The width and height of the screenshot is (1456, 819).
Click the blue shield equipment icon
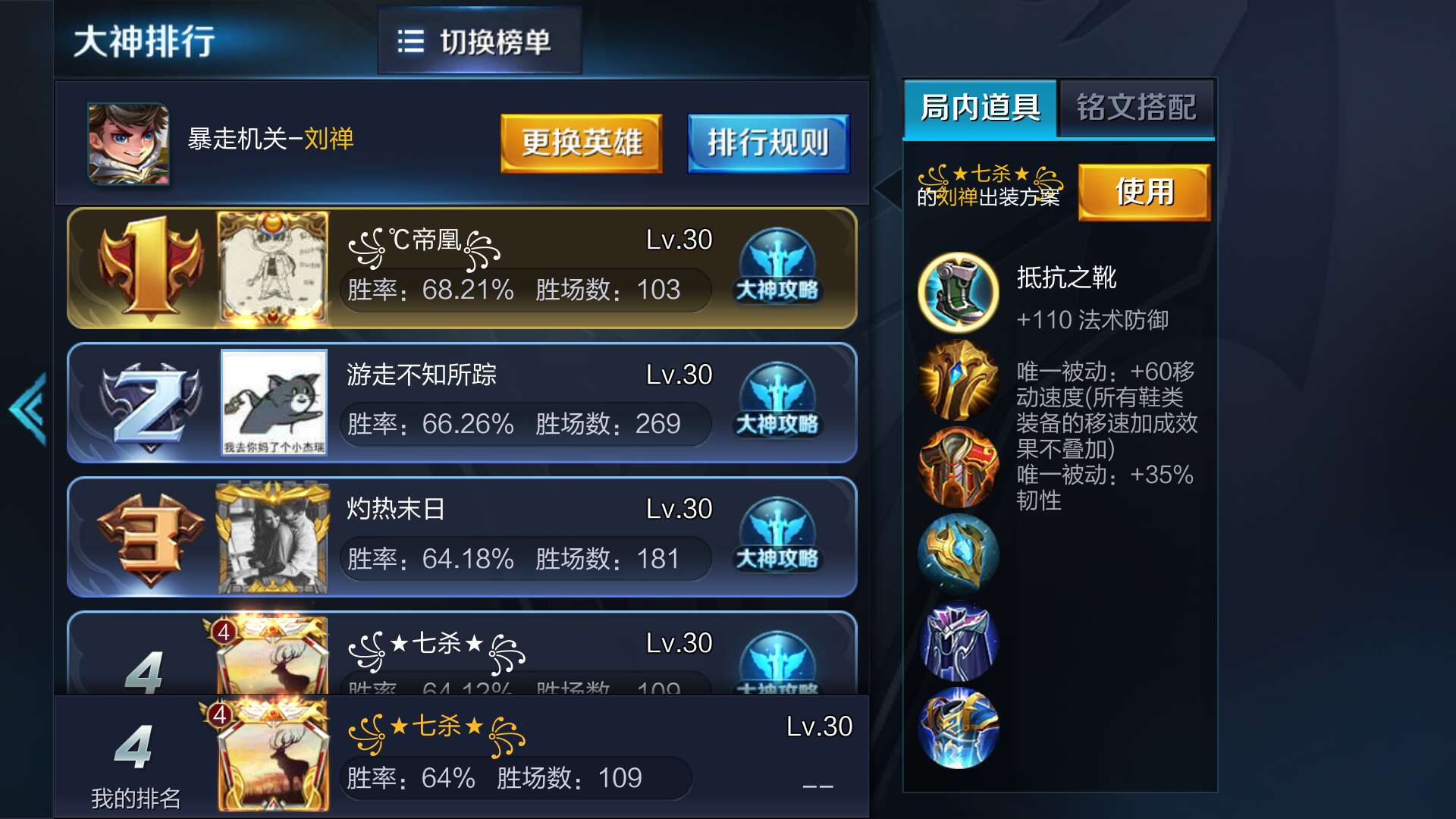coord(957,554)
